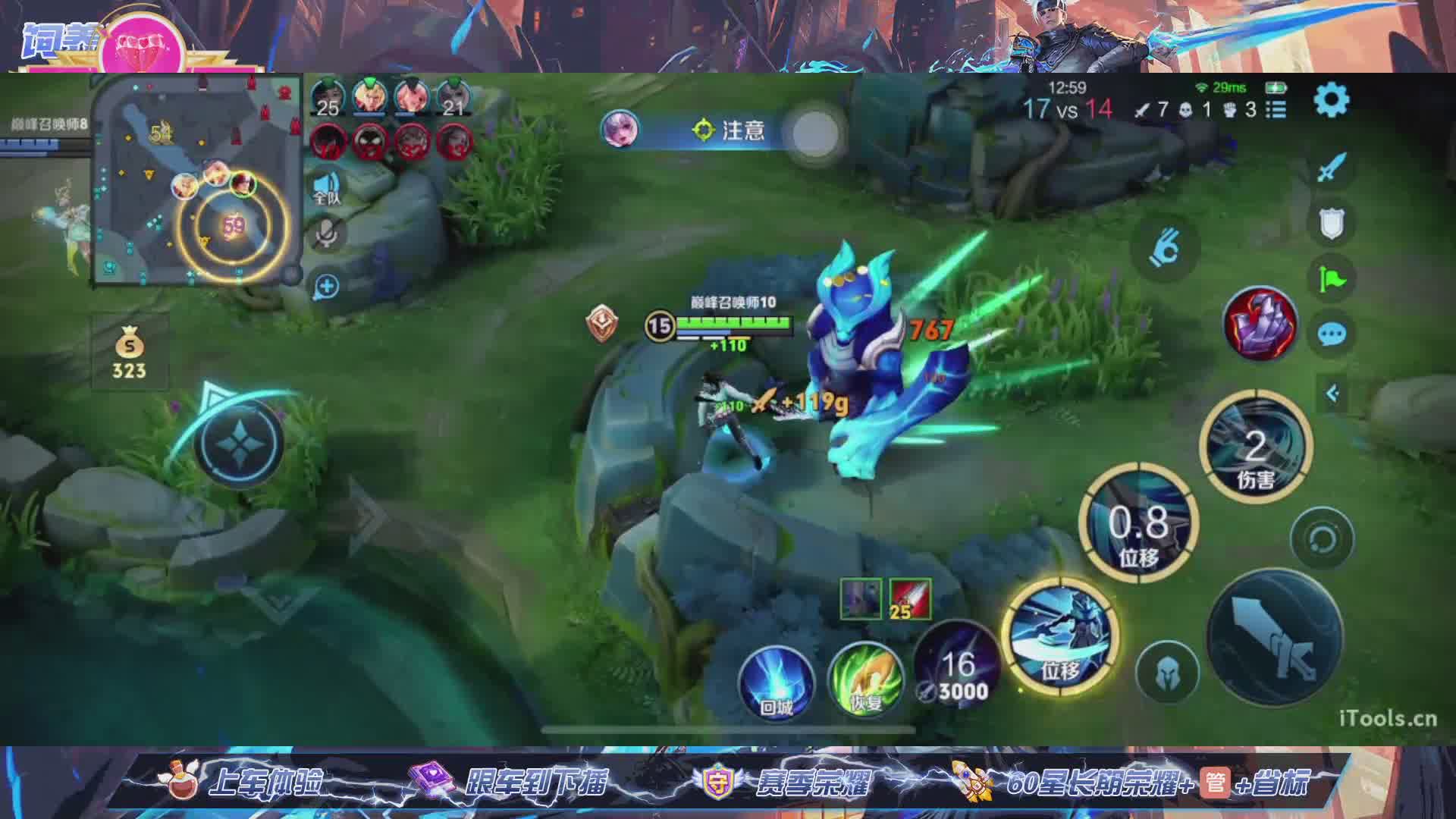Click the 注意 attention ping banner
Screen dimensions: 1456x819
tap(728, 130)
